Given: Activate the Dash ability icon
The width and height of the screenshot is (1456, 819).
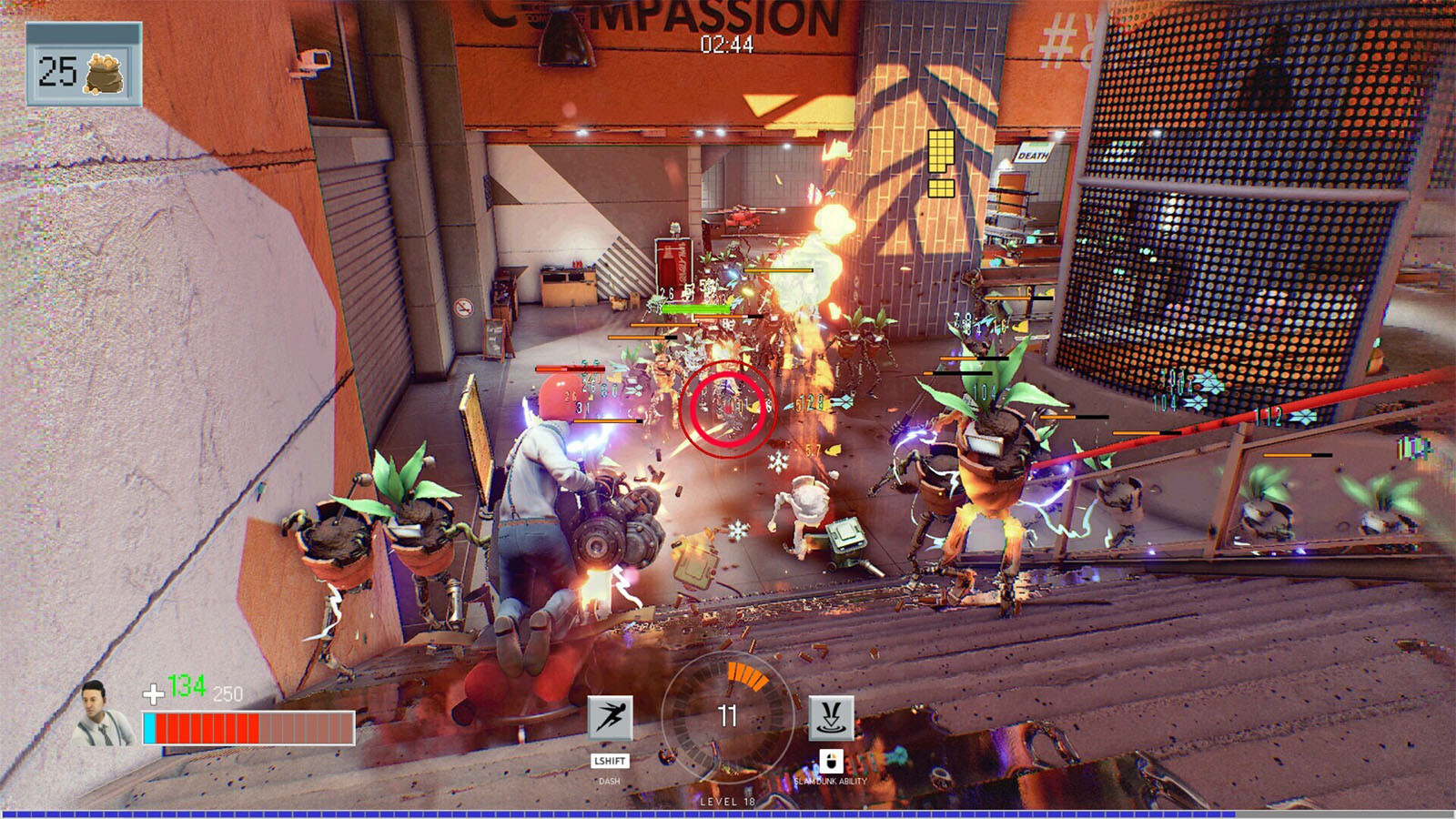Looking at the screenshot, I should tap(610, 718).
